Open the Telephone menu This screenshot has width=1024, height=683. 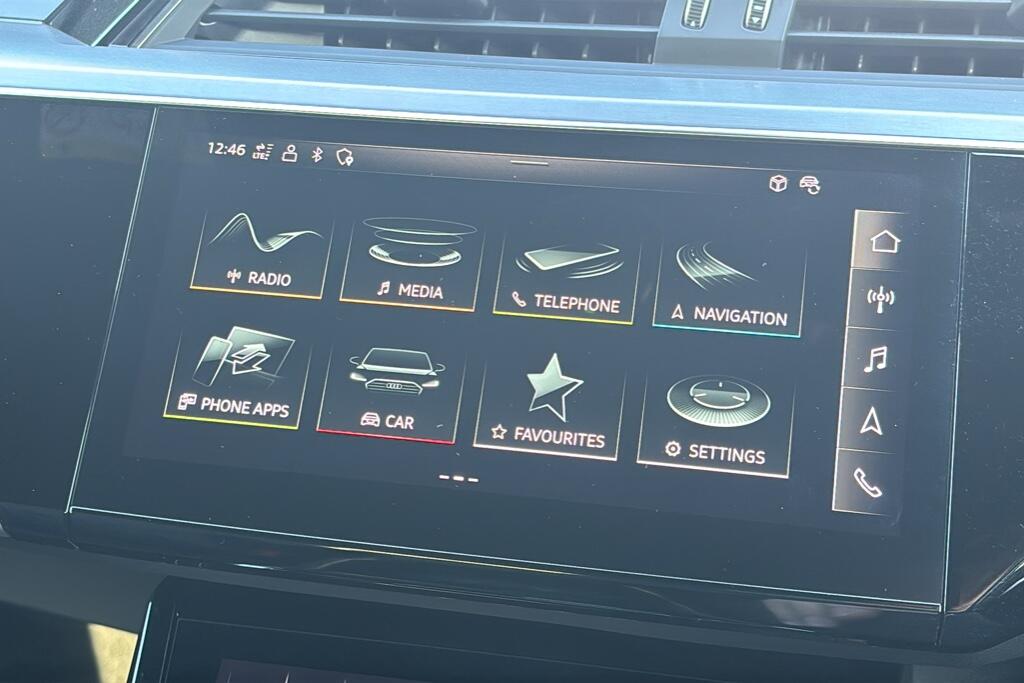566,279
